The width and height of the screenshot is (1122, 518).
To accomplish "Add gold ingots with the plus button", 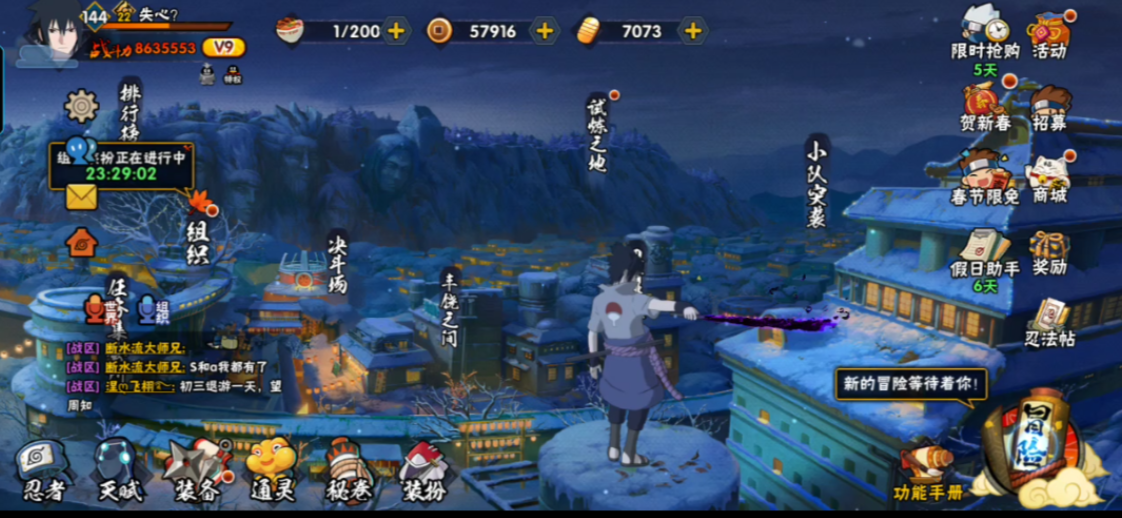I will (x=692, y=31).
